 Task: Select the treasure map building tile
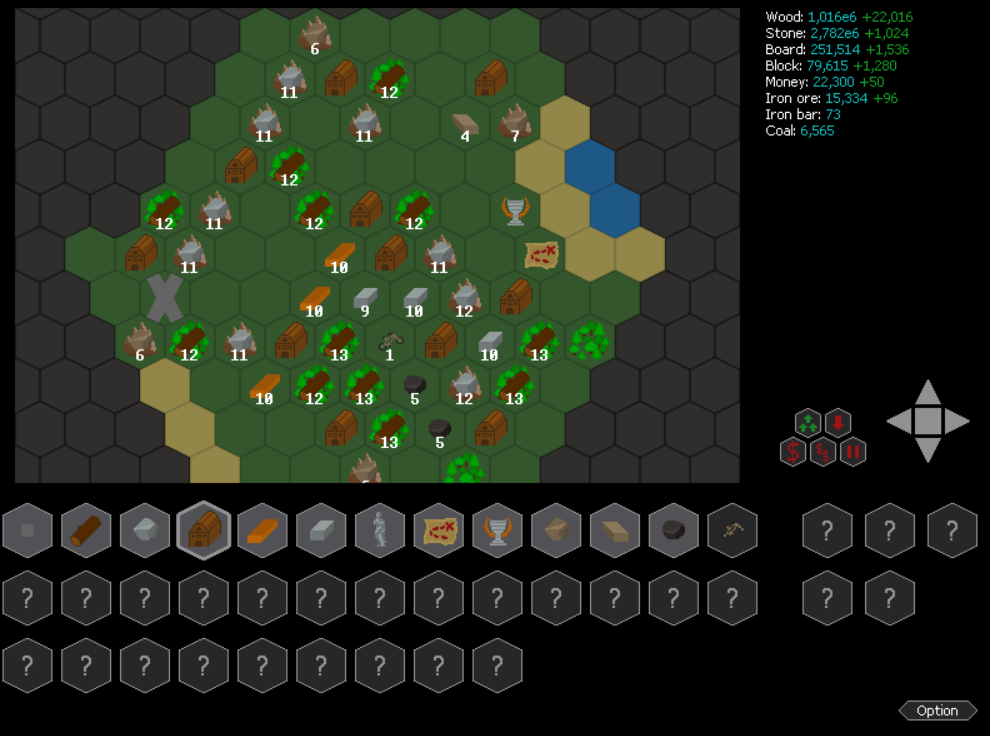(439, 530)
